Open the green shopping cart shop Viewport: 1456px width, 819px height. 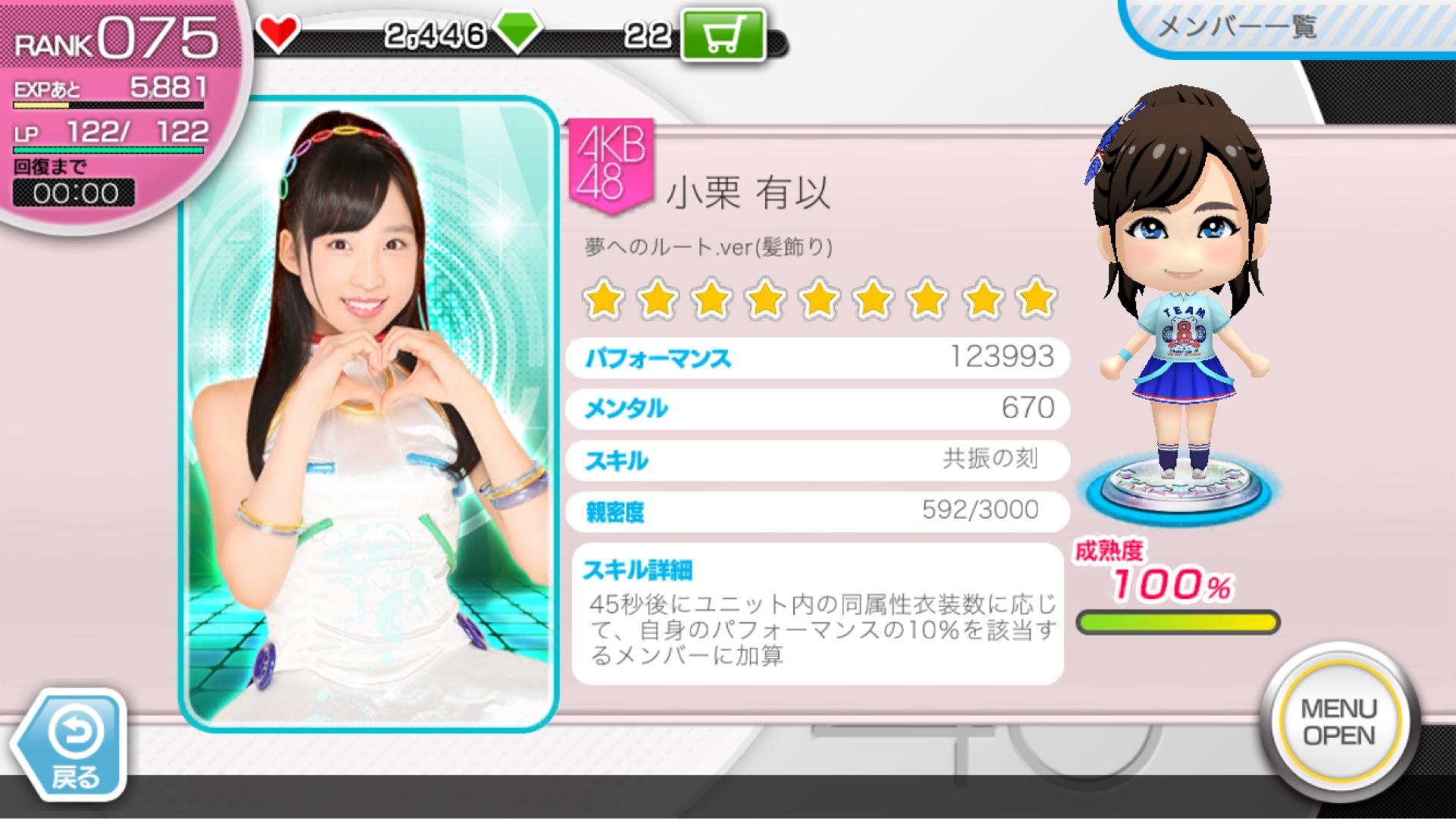pos(722,36)
